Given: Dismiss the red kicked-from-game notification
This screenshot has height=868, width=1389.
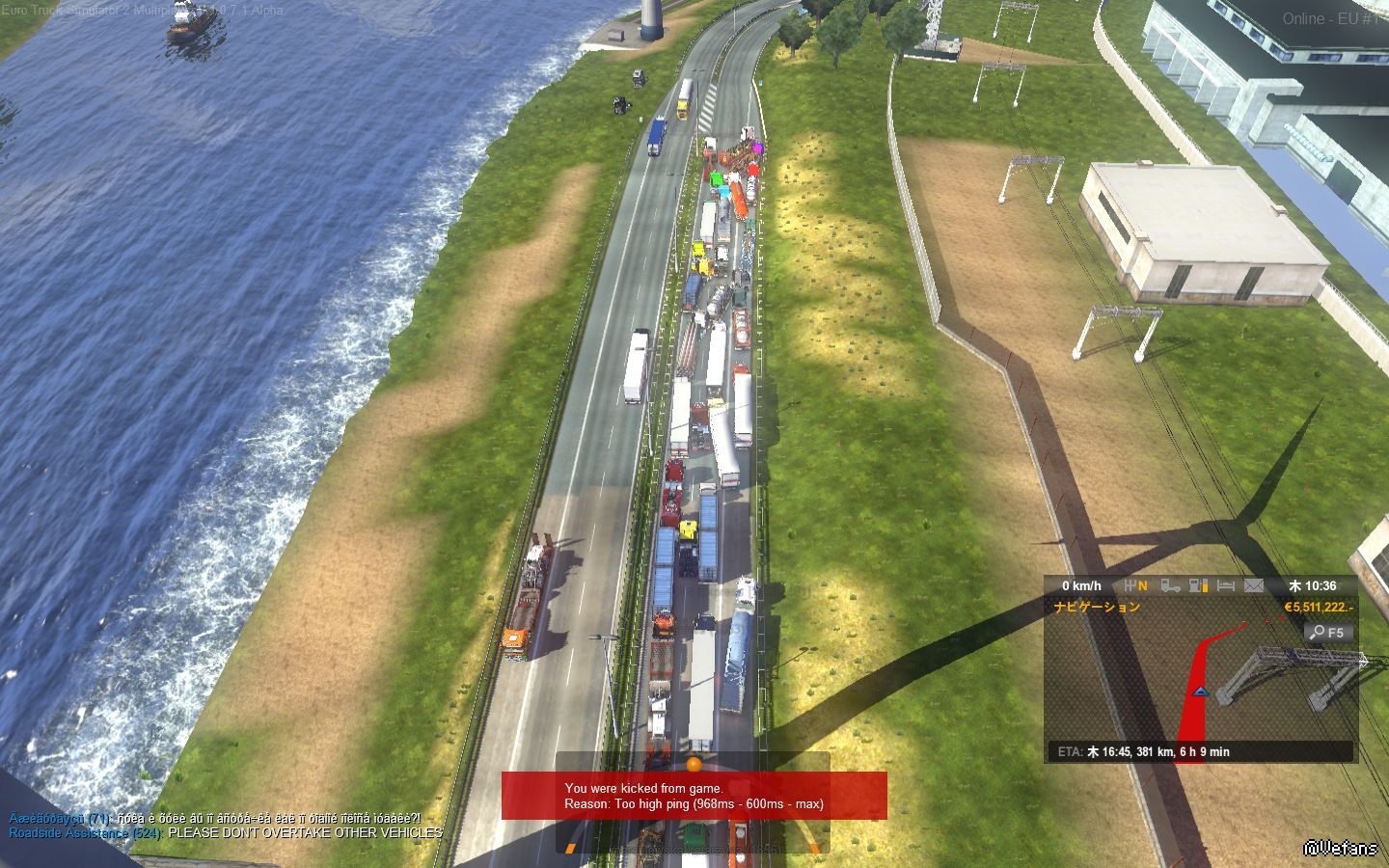Looking at the screenshot, I should [694, 796].
